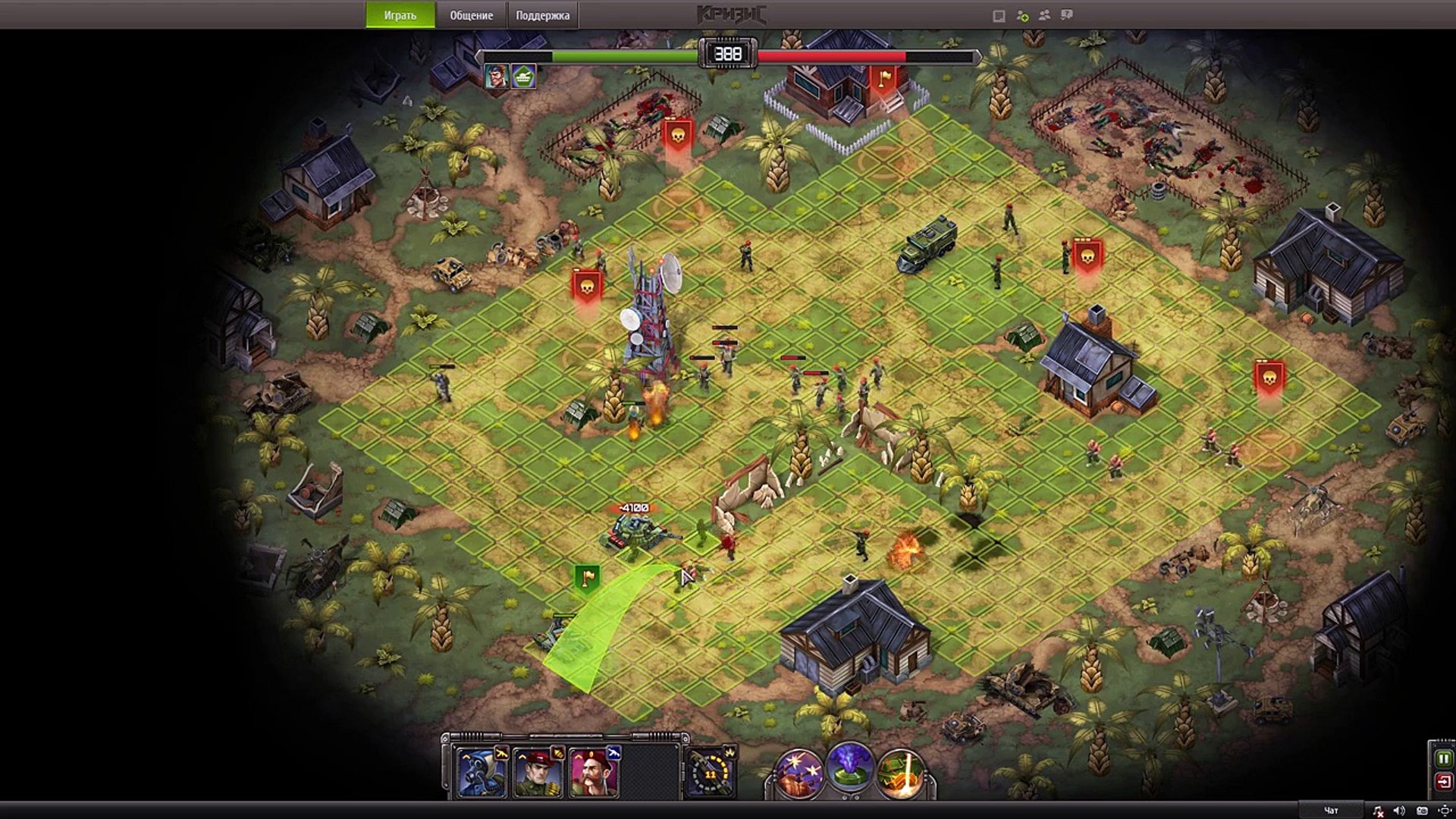Toggle fullscreen mode icon

tap(1444, 811)
